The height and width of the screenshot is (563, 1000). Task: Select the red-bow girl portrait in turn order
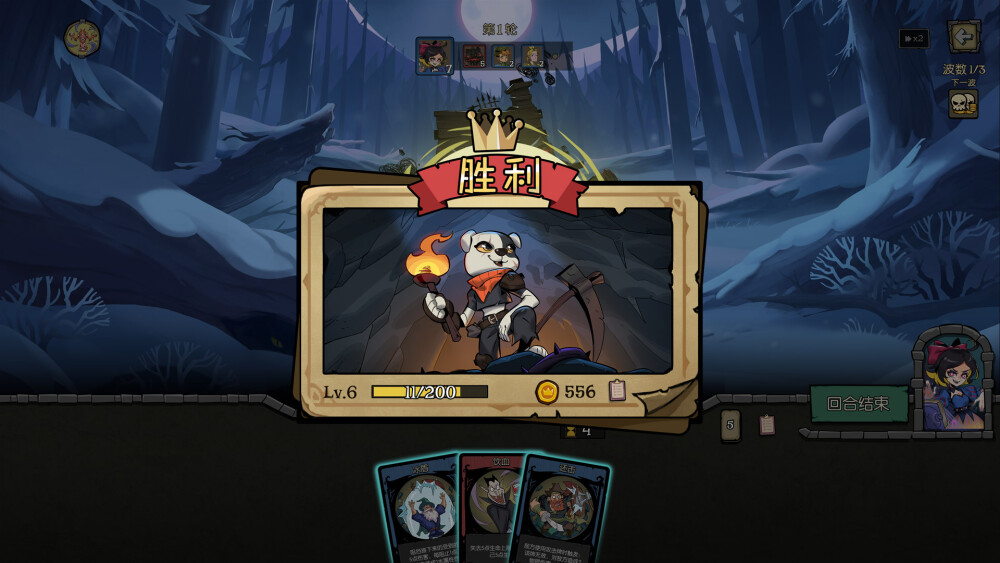[434, 56]
